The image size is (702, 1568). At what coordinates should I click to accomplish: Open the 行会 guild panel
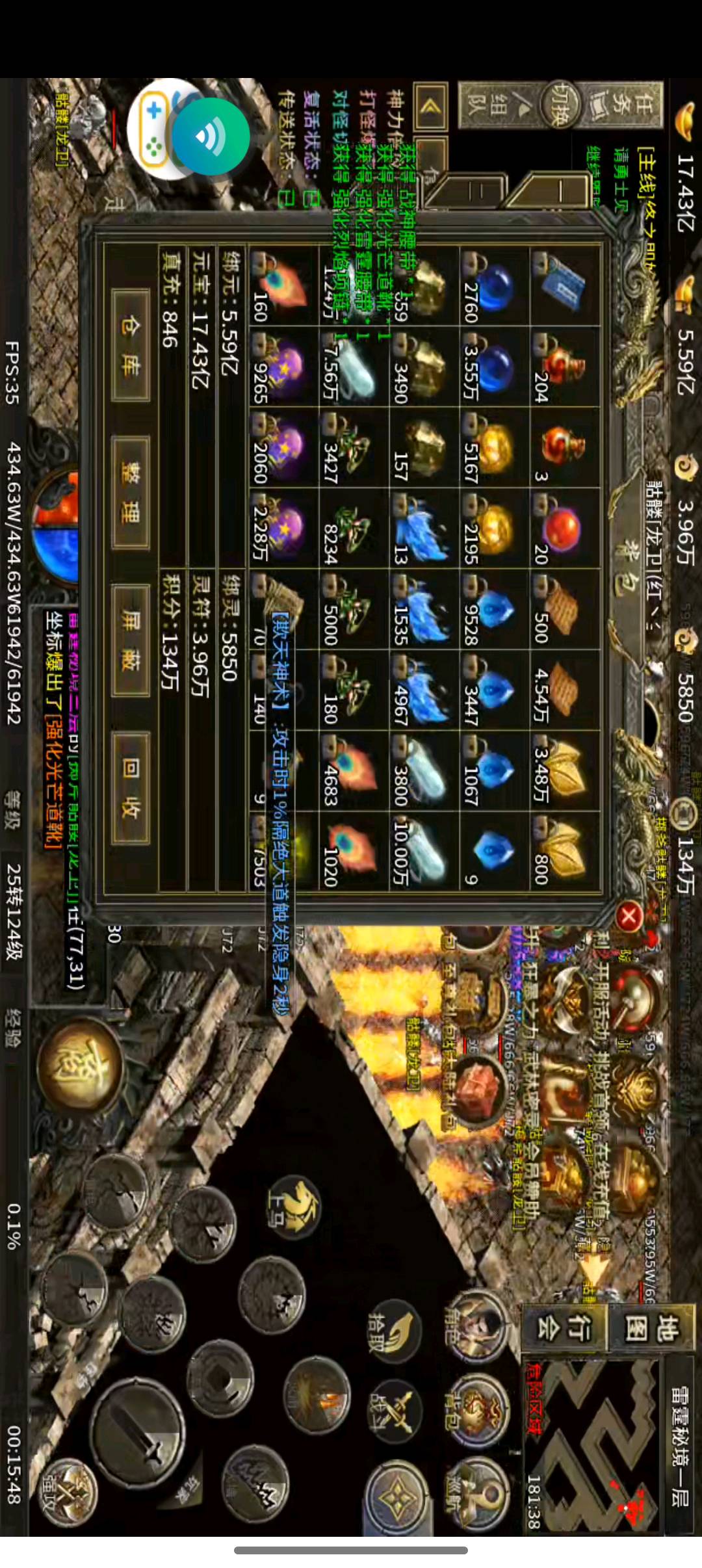(563, 1326)
